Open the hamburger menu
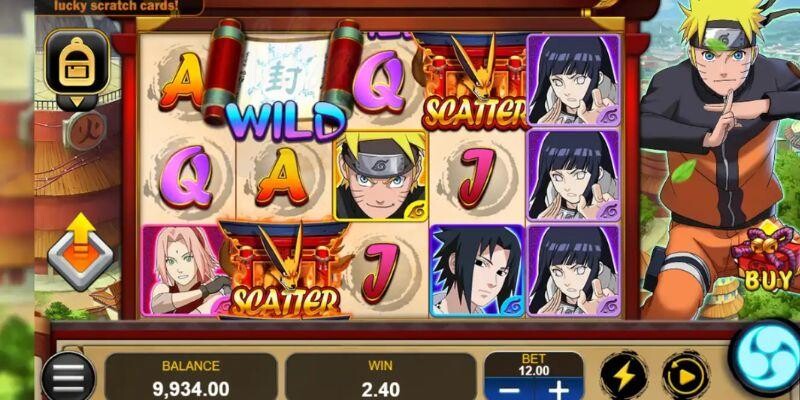The width and height of the screenshot is (800, 400). pyautogui.click(x=68, y=377)
